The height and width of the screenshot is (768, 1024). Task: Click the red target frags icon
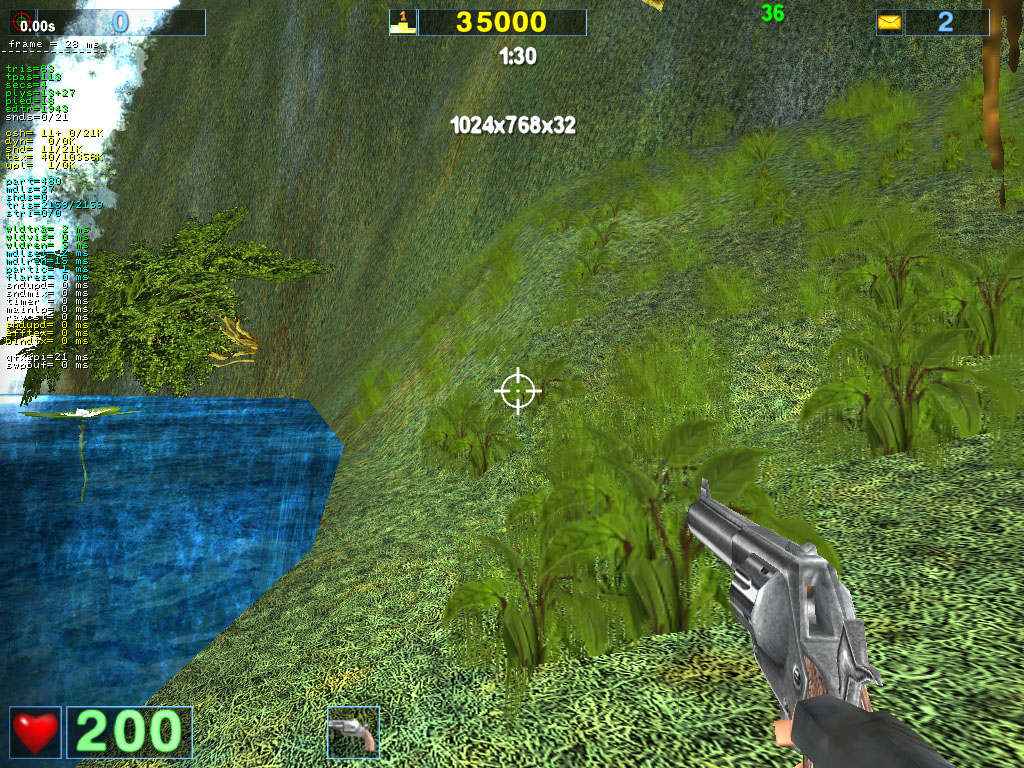[x=18, y=22]
